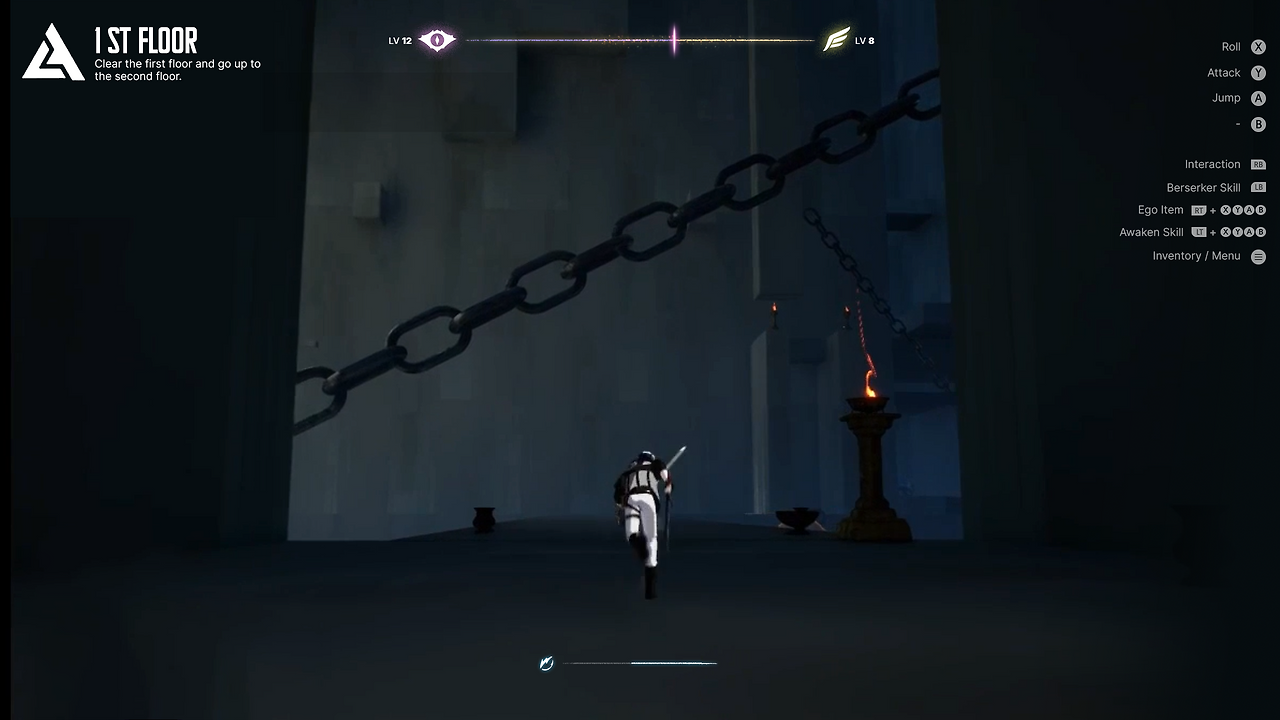This screenshot has height=720, width=1280.
Task: Click the B button icon in the controls list
Action: click(x=1258, y=124)
